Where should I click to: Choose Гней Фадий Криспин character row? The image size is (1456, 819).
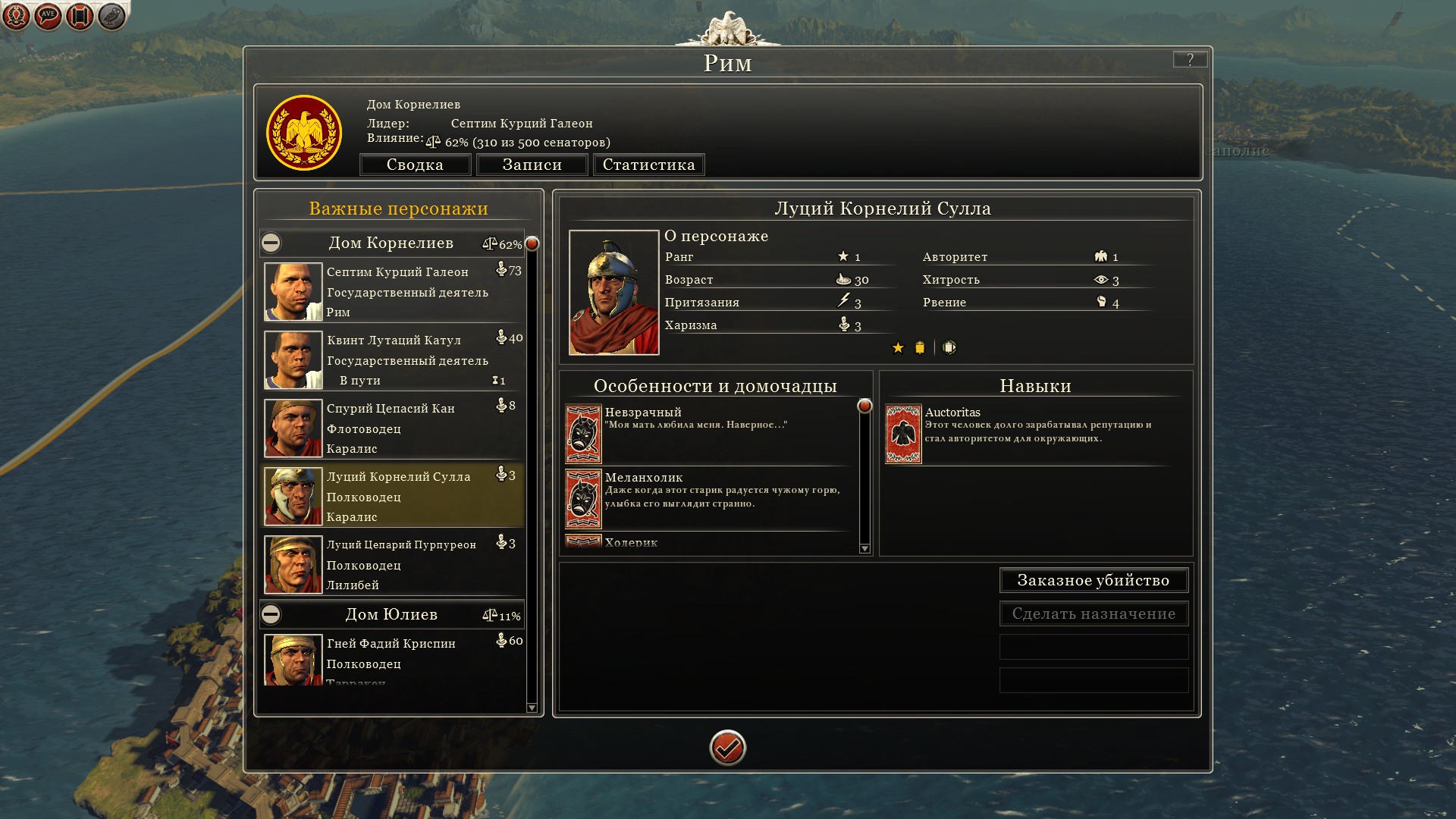coord(393,660)
